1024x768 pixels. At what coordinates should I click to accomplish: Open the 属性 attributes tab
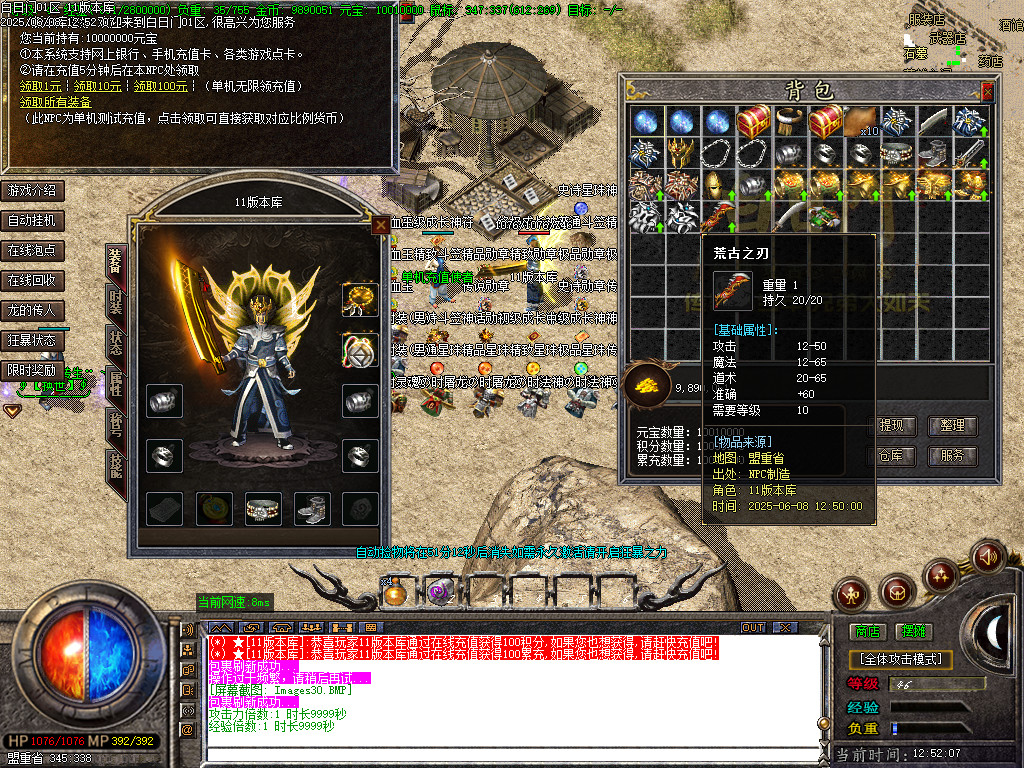pos(115,383)
